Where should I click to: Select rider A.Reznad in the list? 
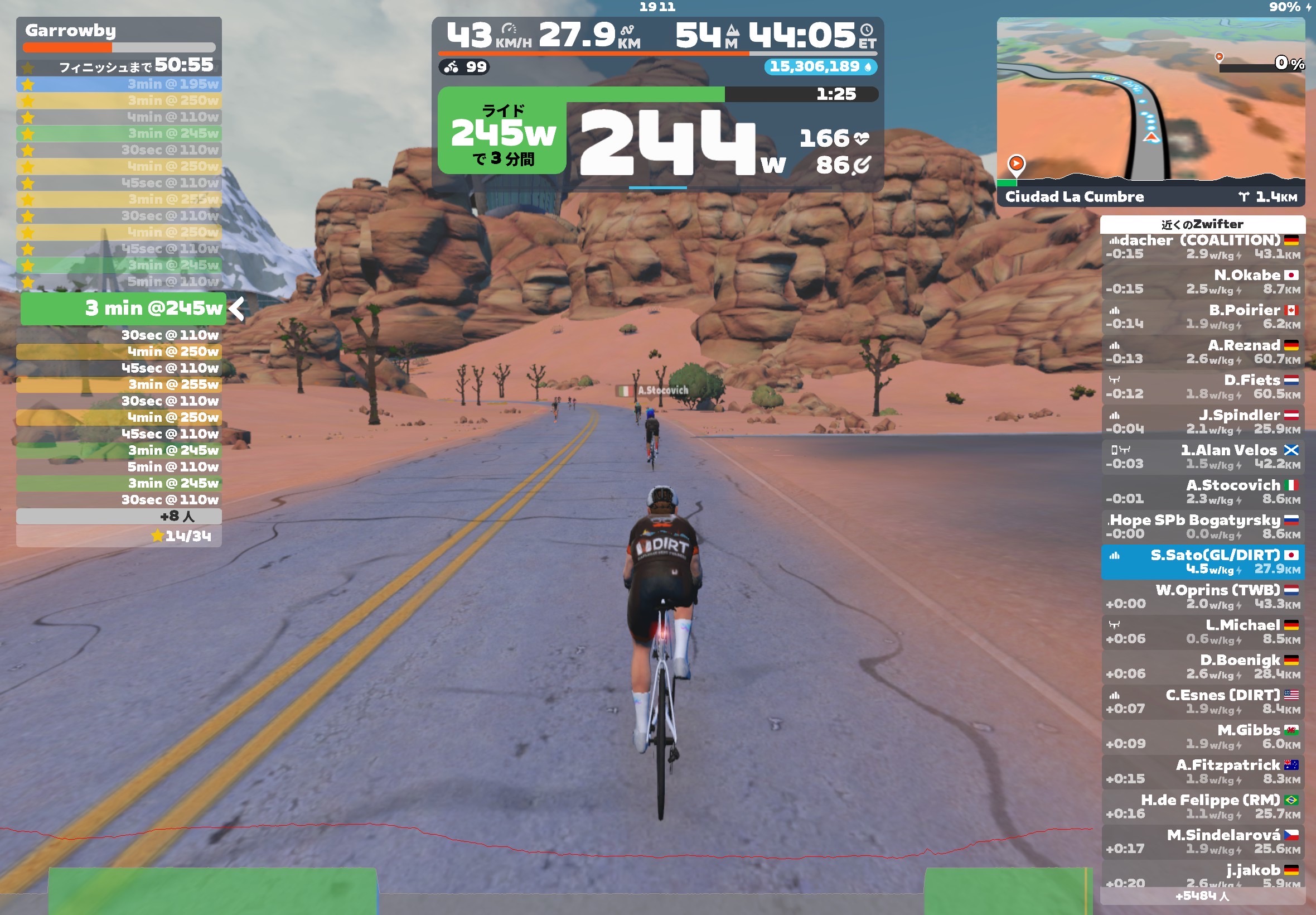1202,352
